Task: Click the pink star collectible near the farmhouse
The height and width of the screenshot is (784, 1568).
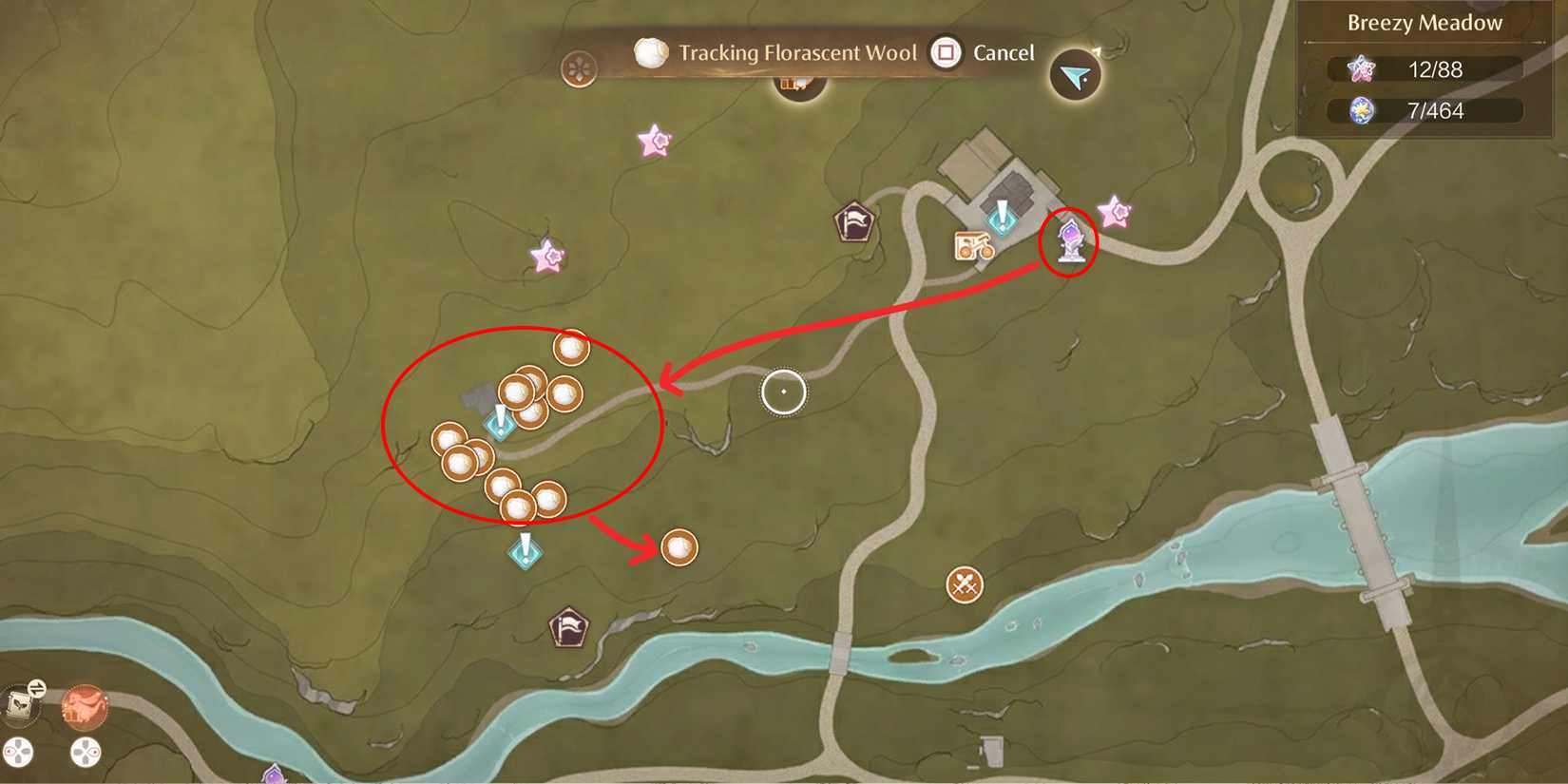Action: click(1117, 211)
